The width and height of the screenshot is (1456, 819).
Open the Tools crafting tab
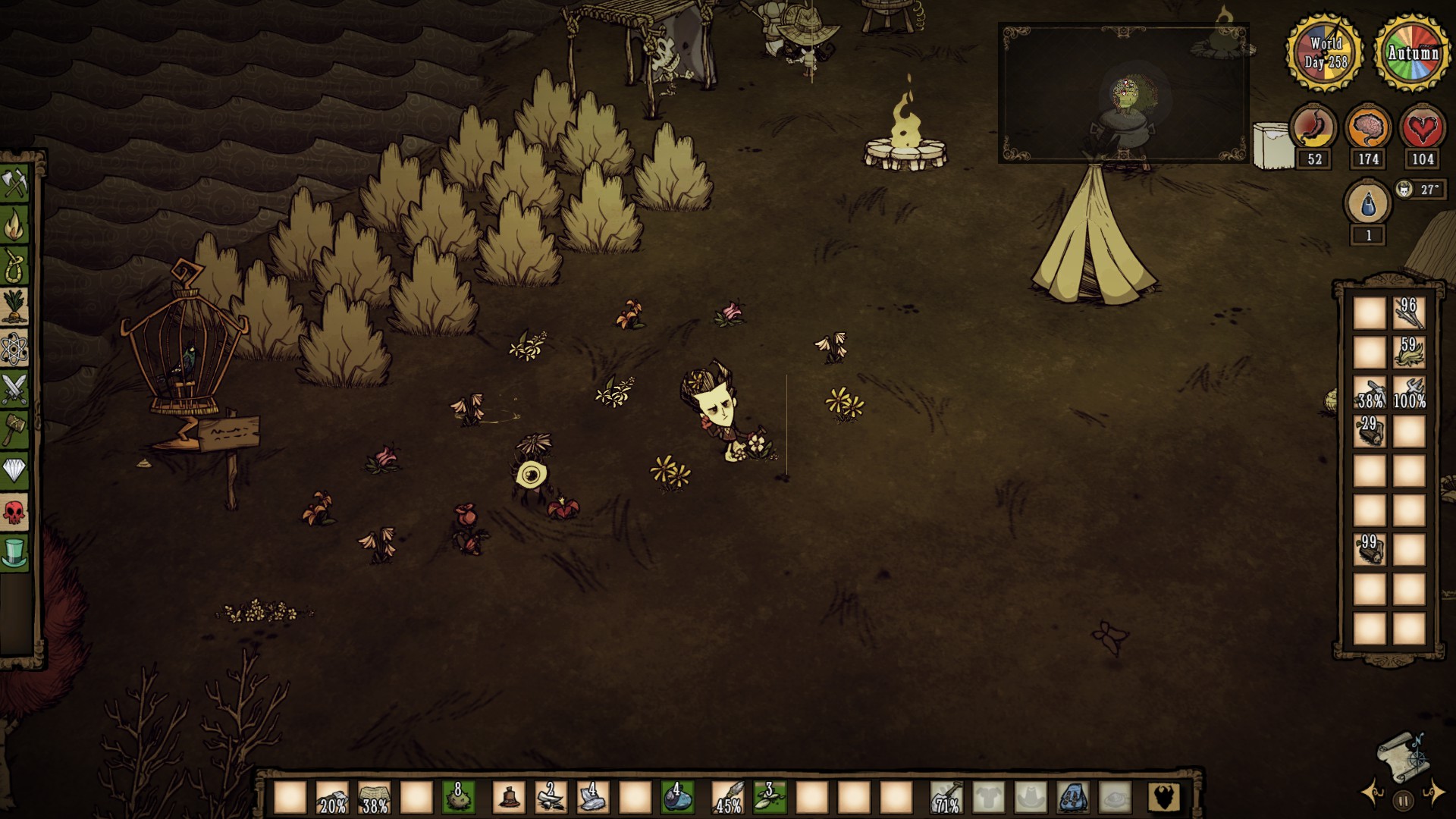(14, 184)
